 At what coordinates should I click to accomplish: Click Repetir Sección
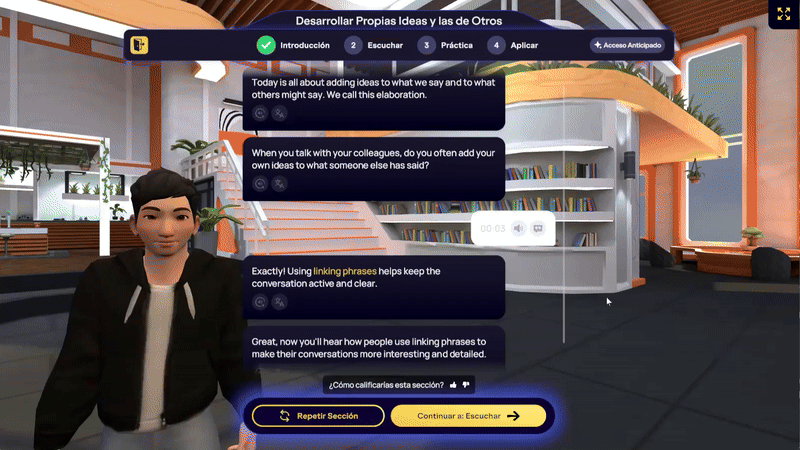click(318, 416)
